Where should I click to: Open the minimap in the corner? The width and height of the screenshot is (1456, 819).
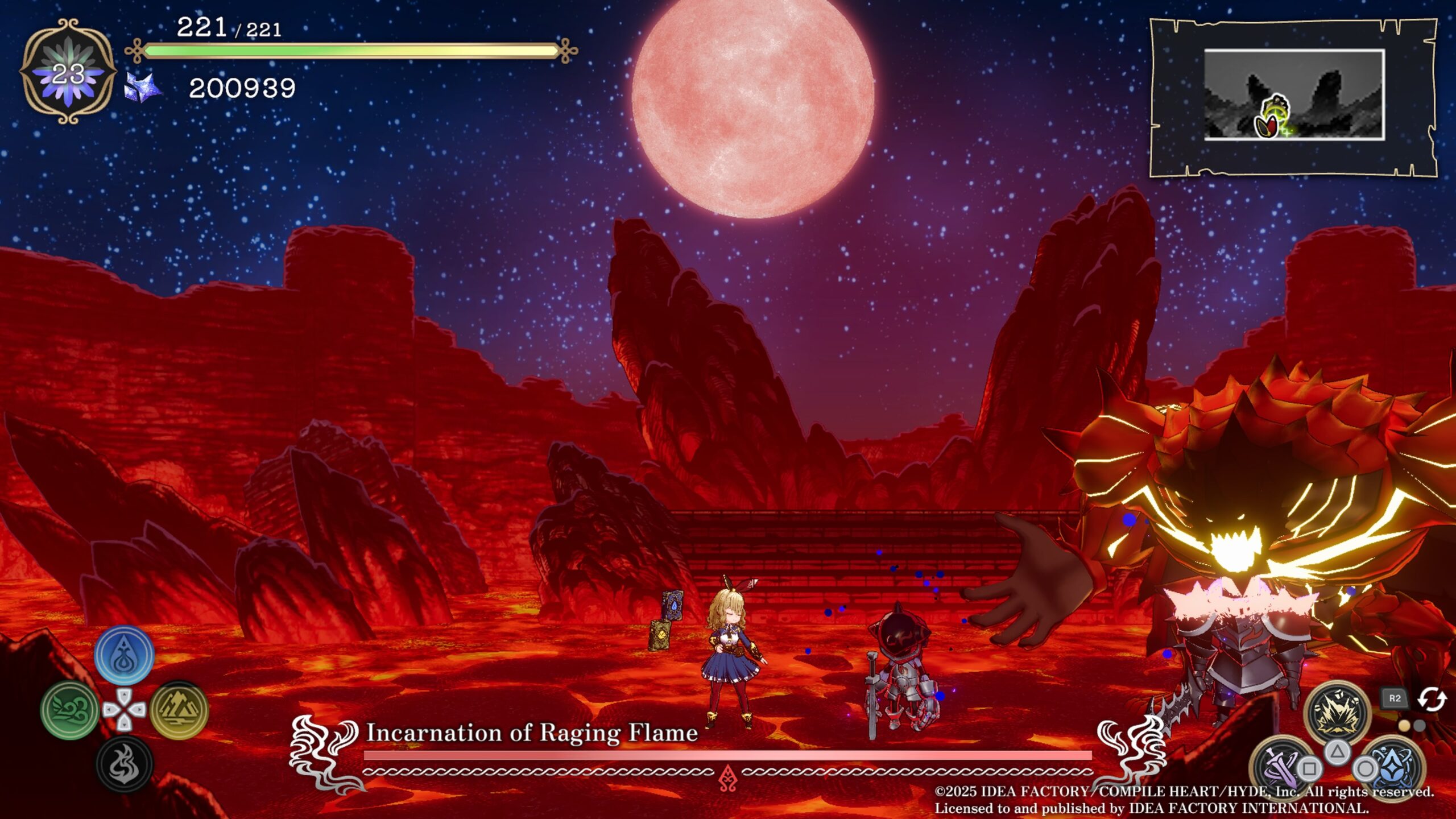1293,96
